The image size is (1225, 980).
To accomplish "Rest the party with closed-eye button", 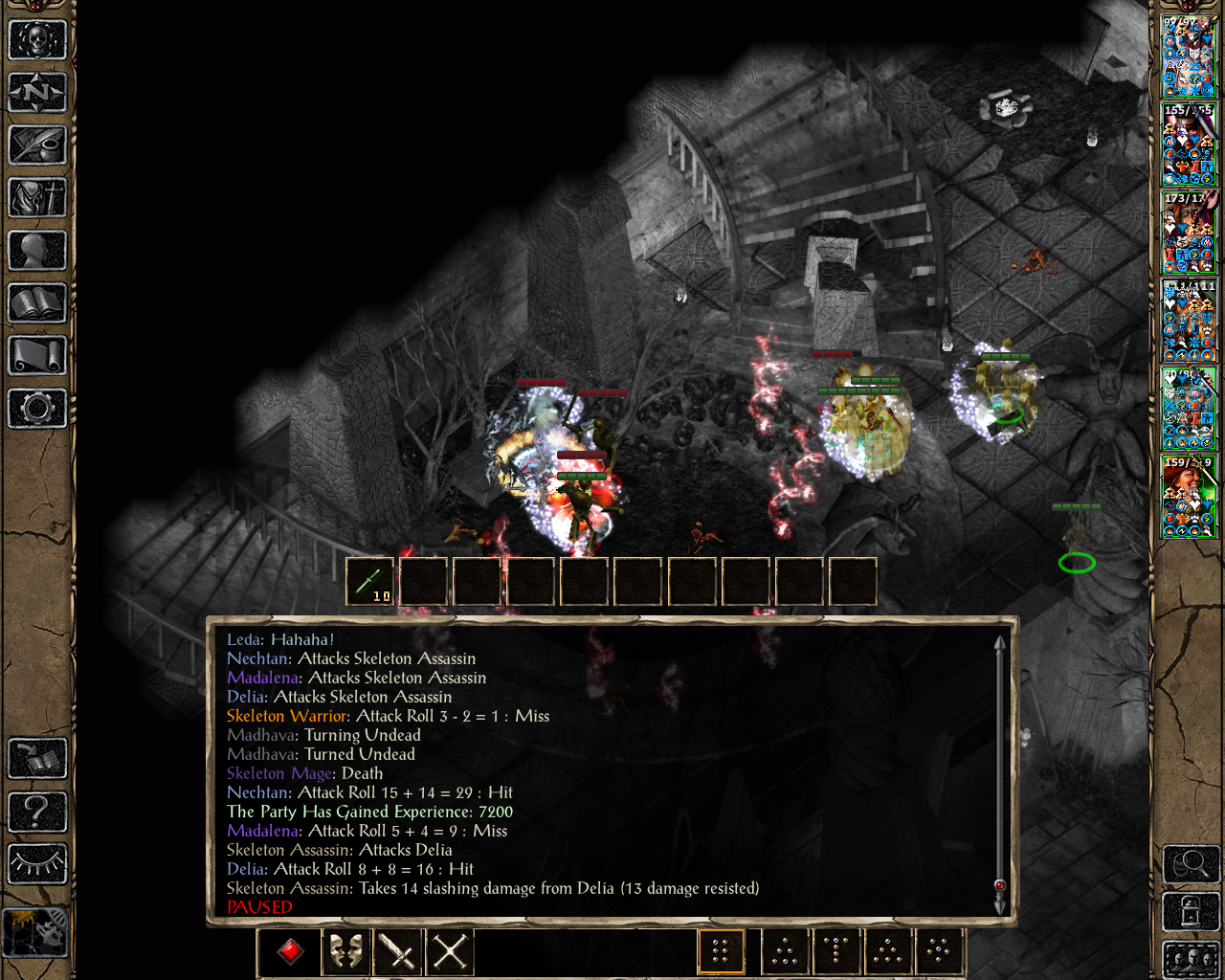I will [x=37, y=864].
